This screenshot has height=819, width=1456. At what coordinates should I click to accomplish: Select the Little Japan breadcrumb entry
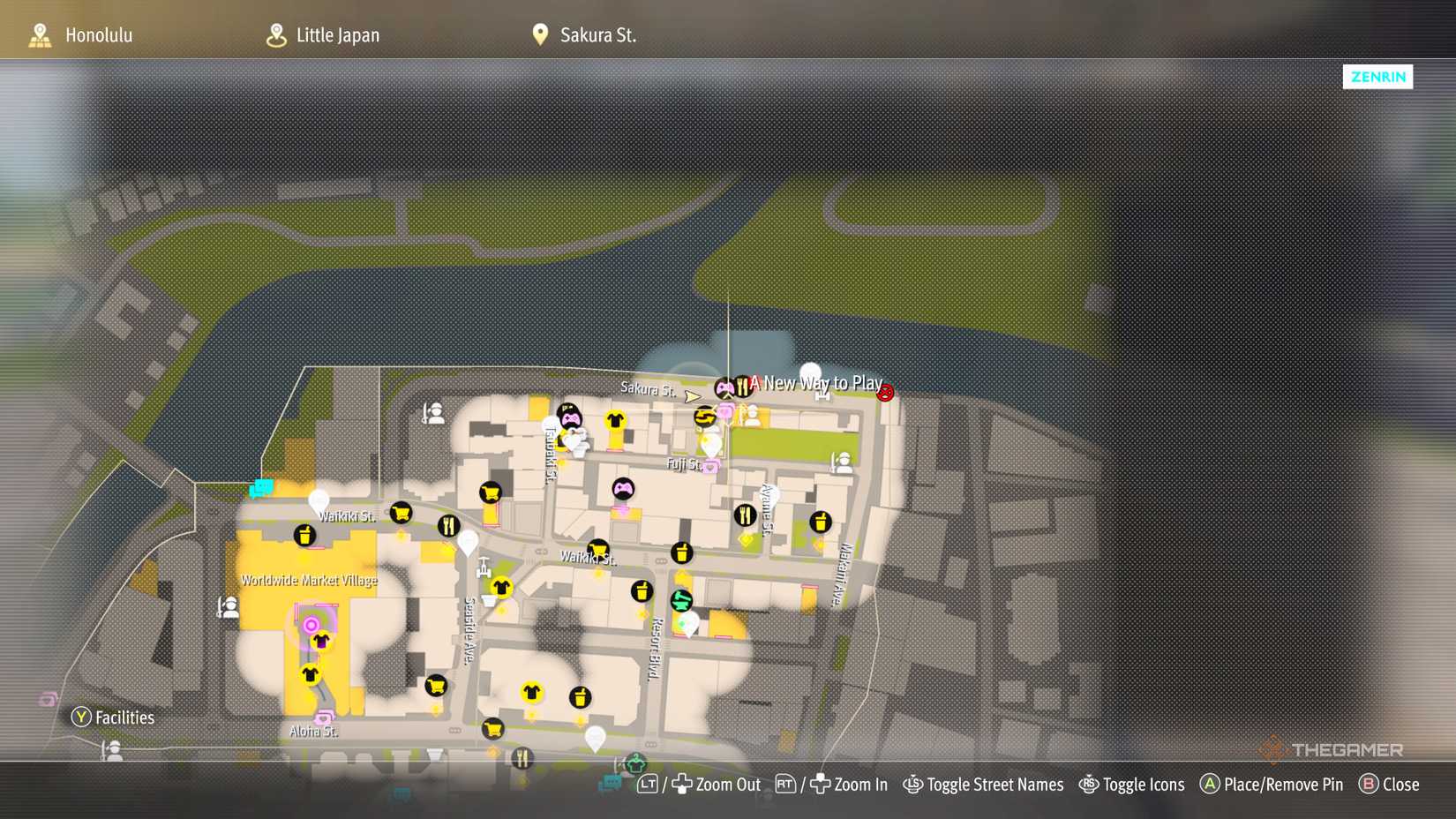[338, 35]
